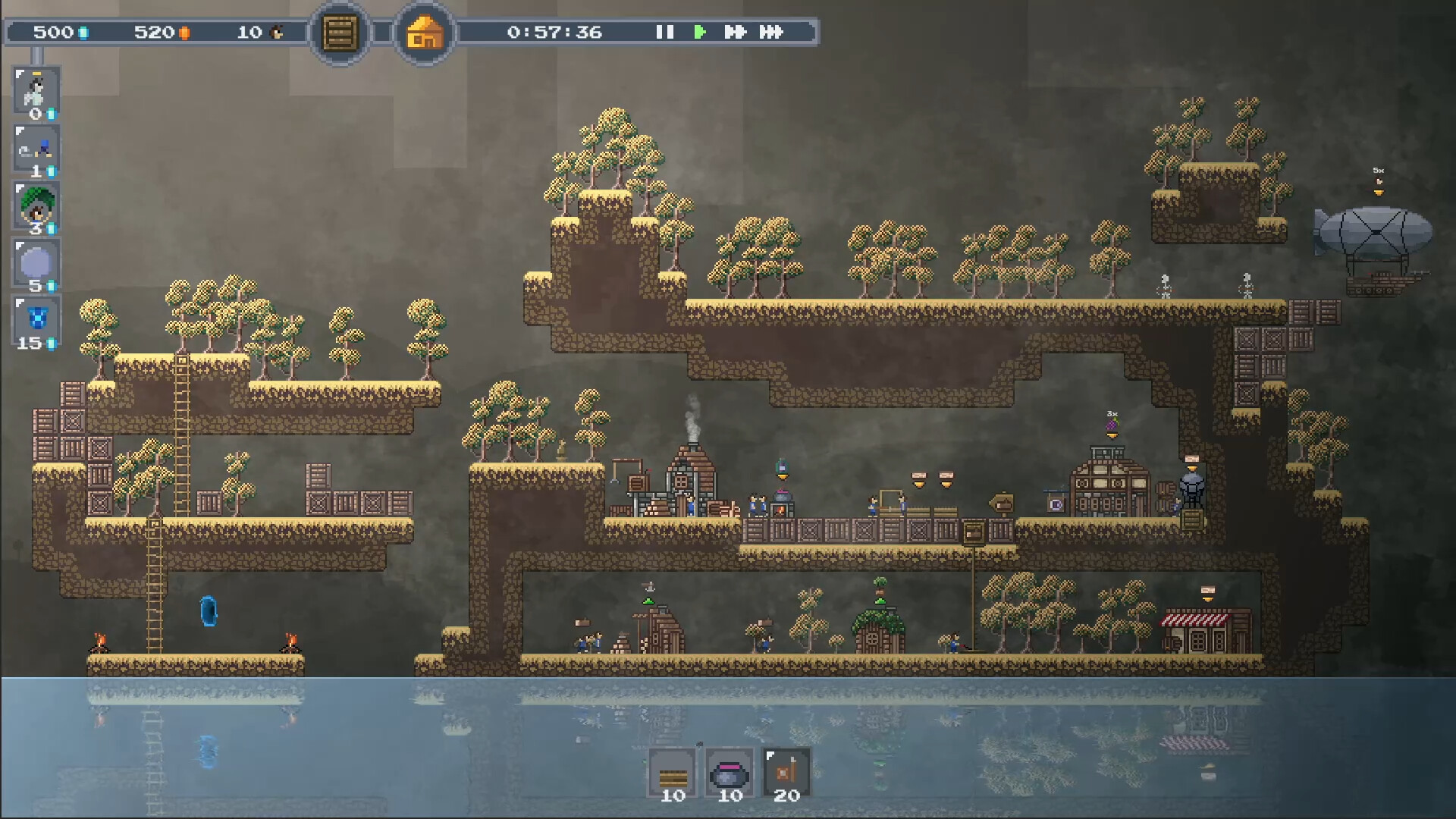Open the home building panel from the top bar
The height and width of the screenshot is (819, 1456).
(x=424, y=33)
